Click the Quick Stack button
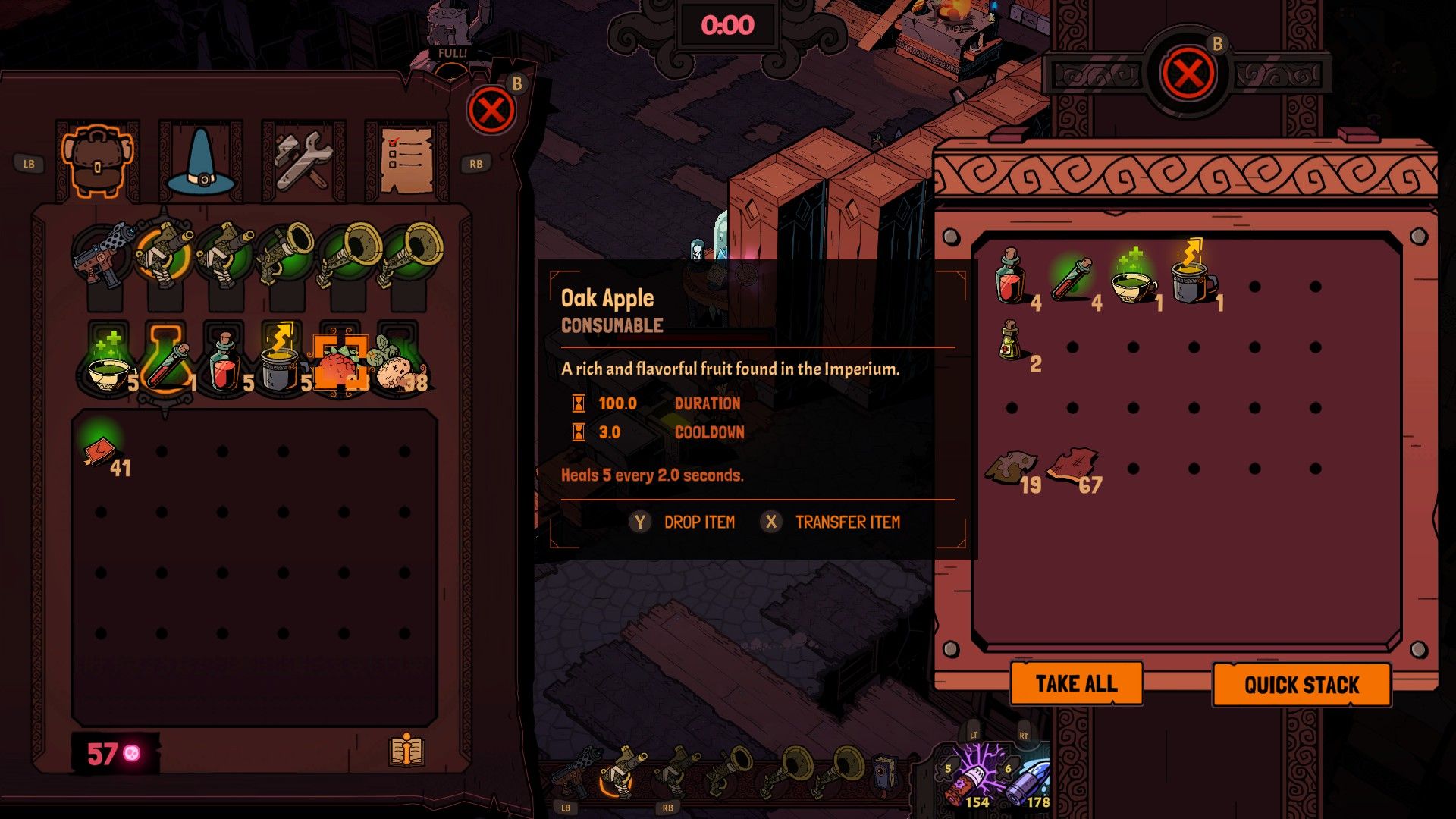Screen dimensions: 1456x819 (x=1302, y=683)
